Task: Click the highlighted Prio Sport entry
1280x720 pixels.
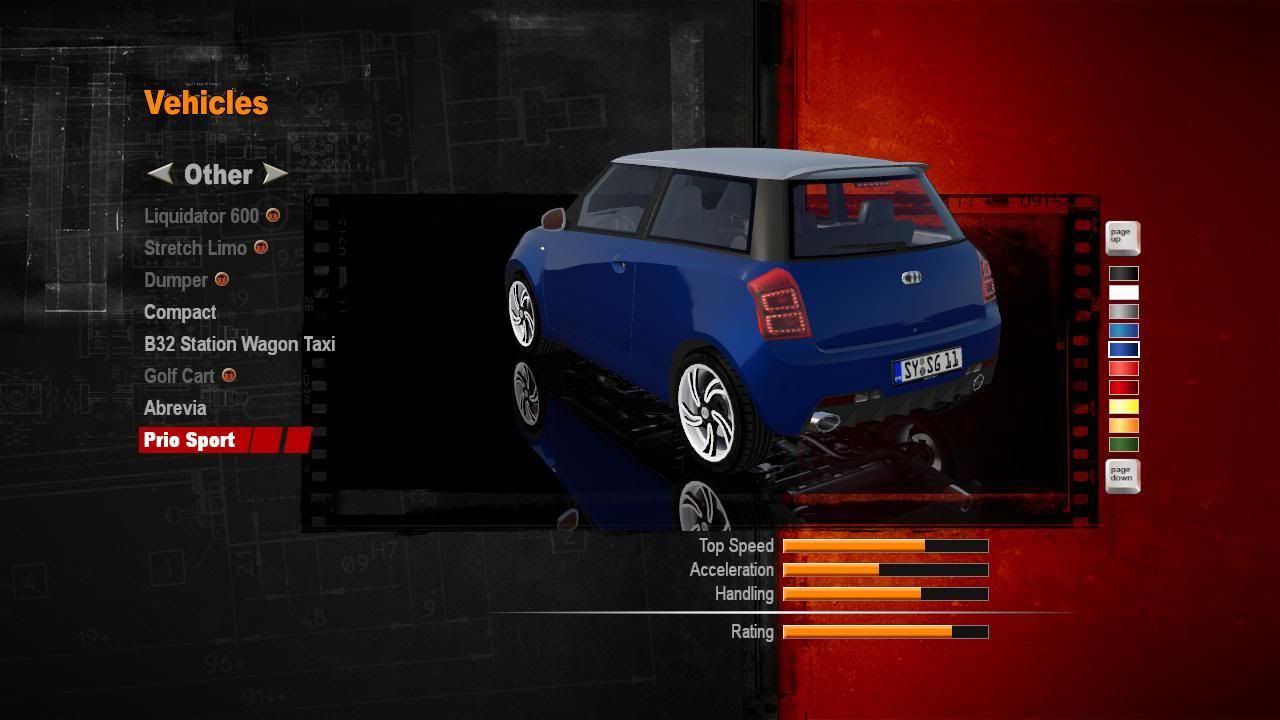Action: 190,440
